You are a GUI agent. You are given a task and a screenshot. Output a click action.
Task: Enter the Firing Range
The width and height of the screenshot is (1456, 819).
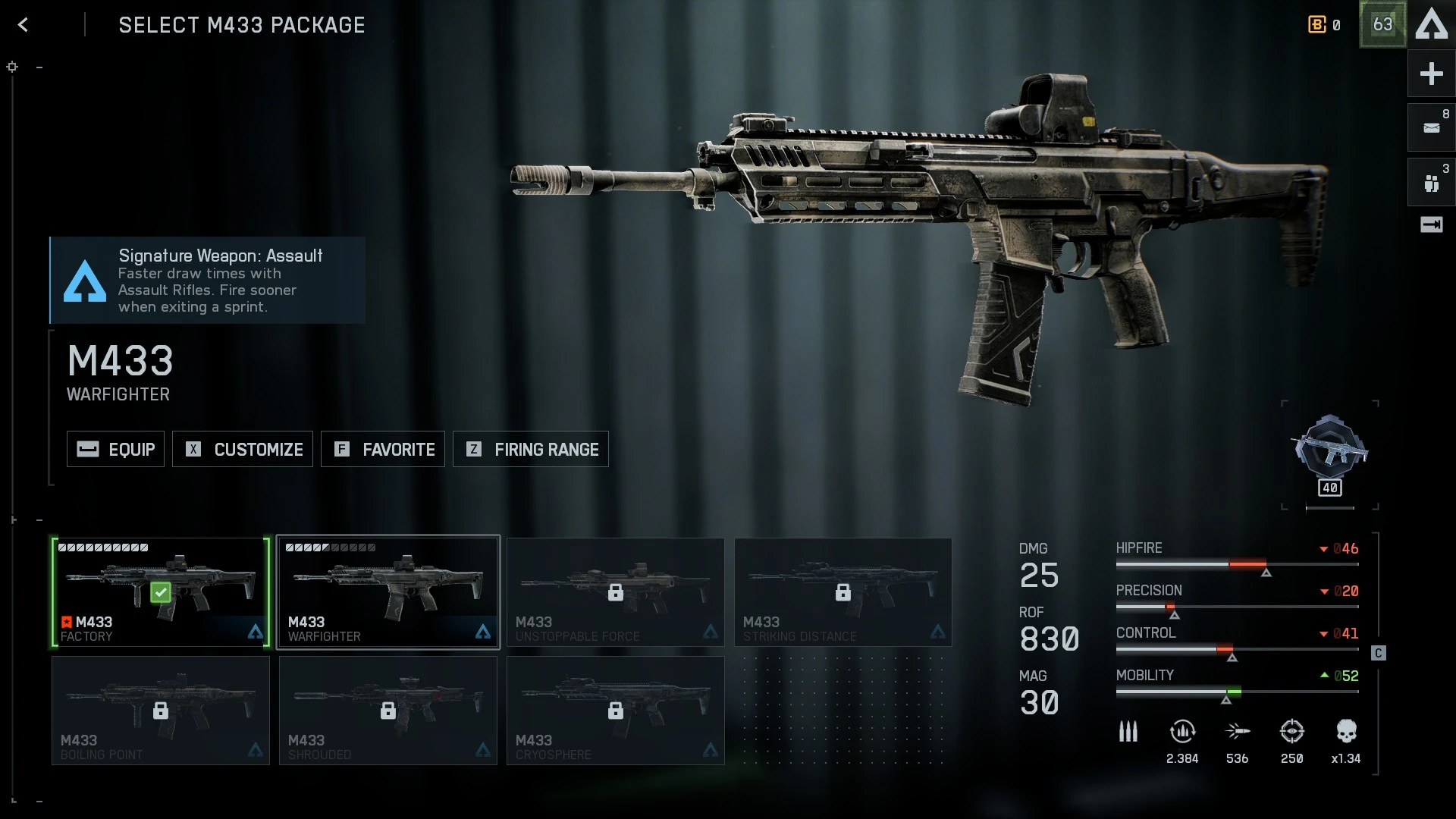531,449
